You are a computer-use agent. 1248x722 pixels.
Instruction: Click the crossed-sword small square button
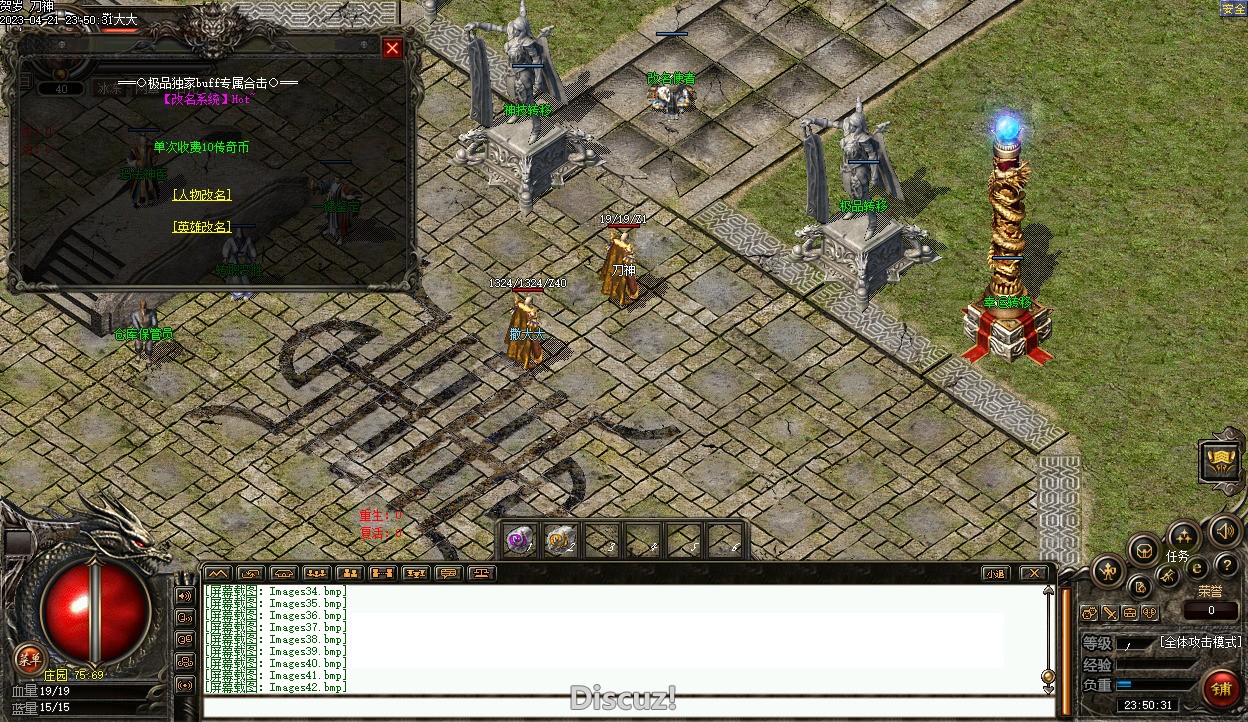click(x=1111, y=613)
